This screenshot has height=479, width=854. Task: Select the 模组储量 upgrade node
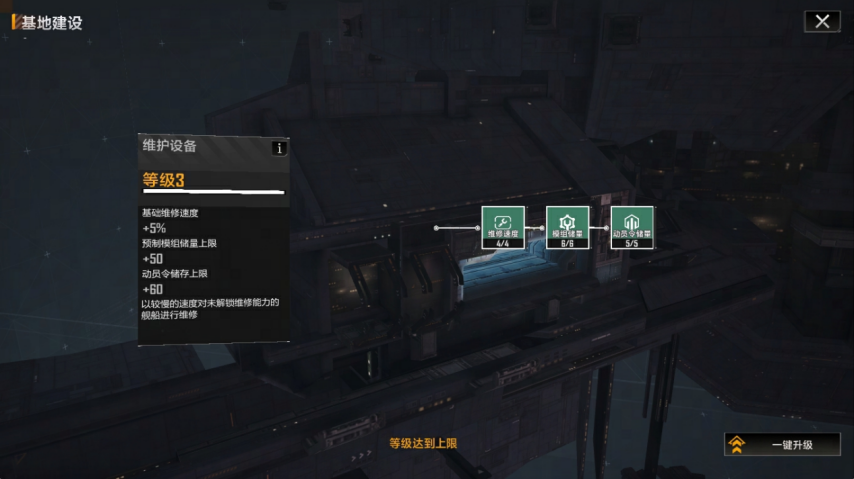(x=567, y=227)
